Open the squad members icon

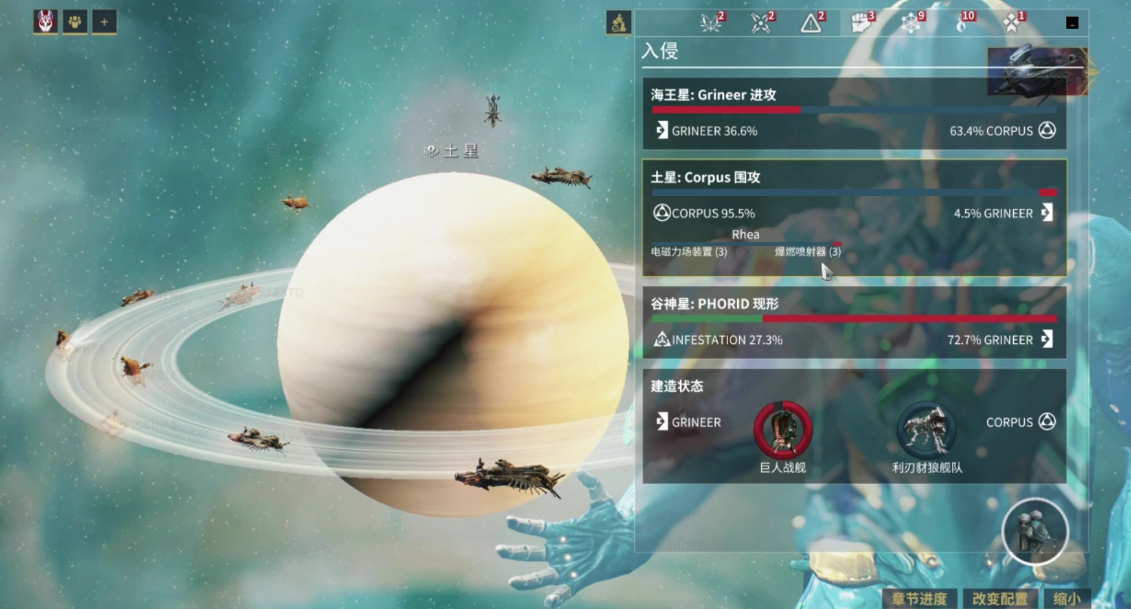(75, 21)
